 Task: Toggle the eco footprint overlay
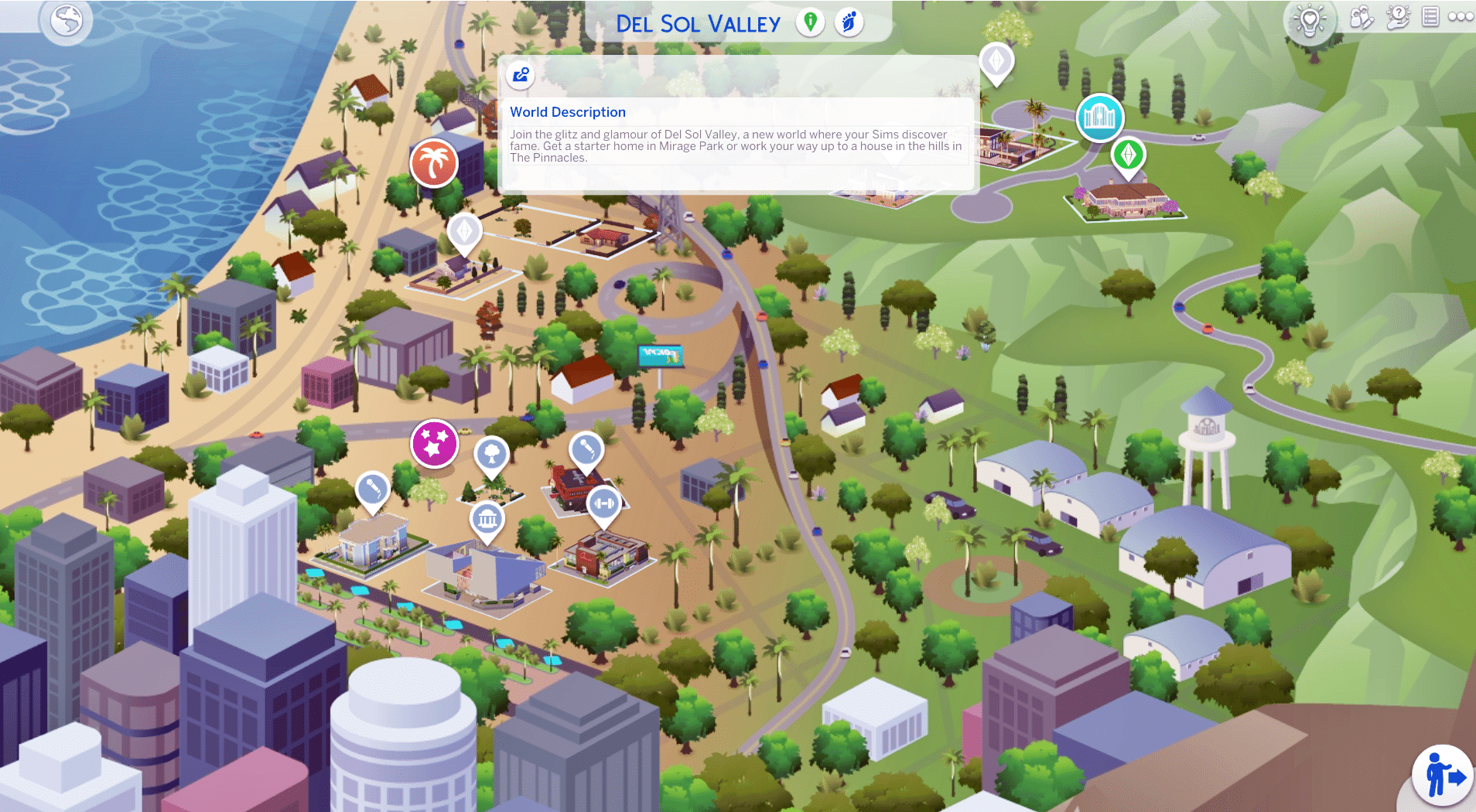click(x=849, y=22)
